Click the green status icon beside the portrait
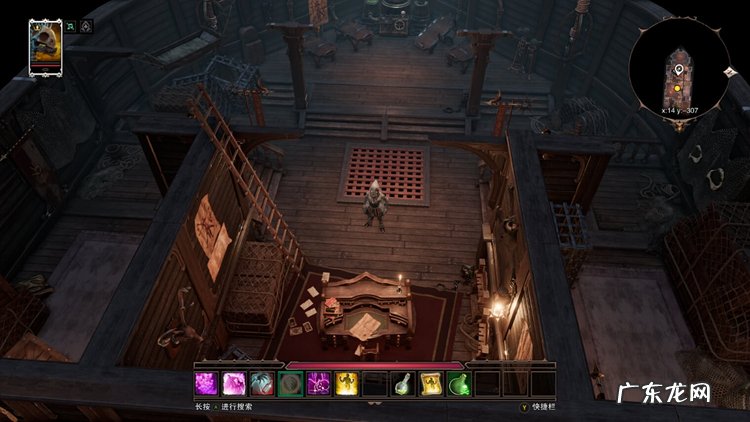750x422 pixels. point(71,26)
